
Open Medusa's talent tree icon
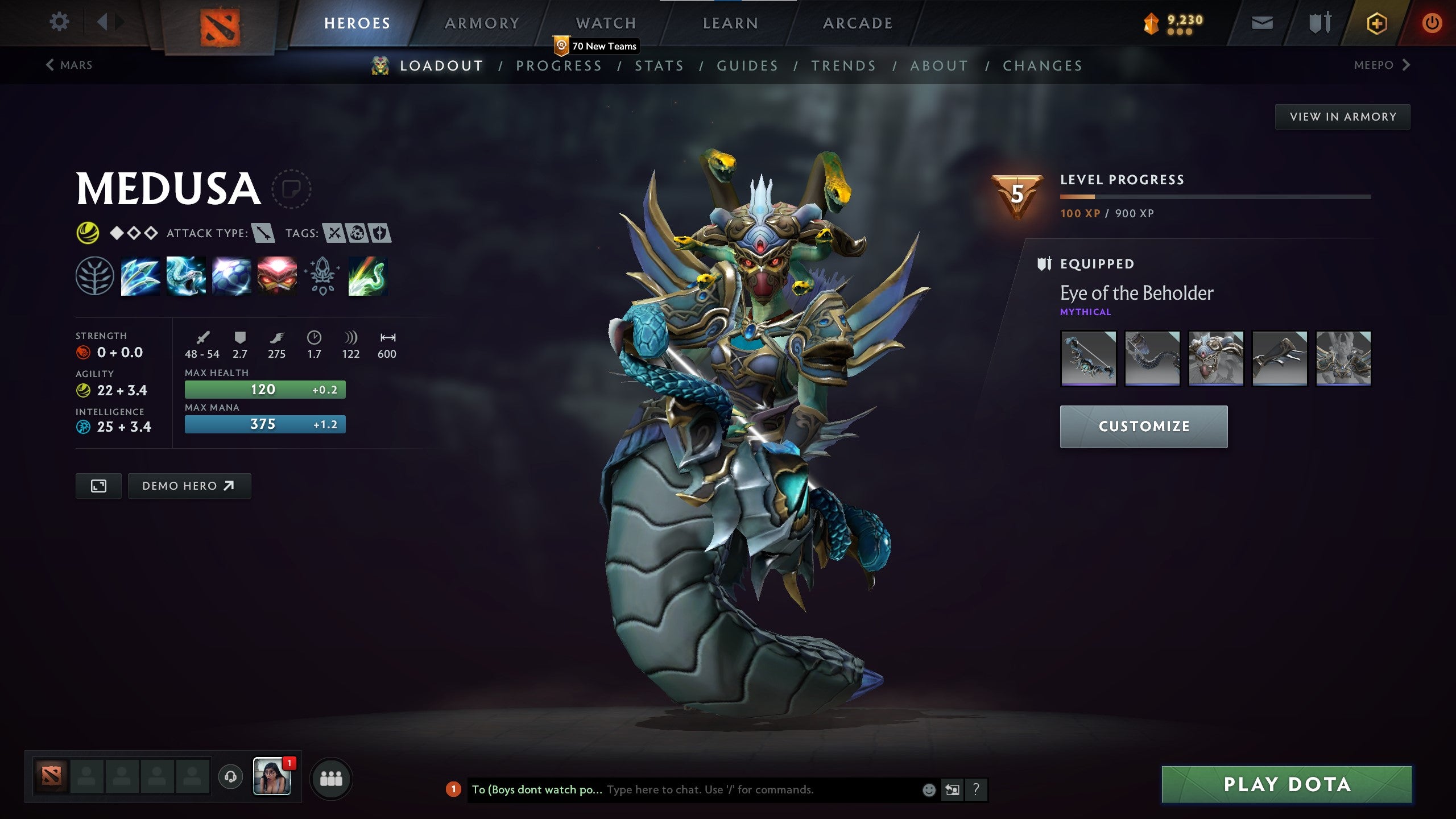(96, 277)
